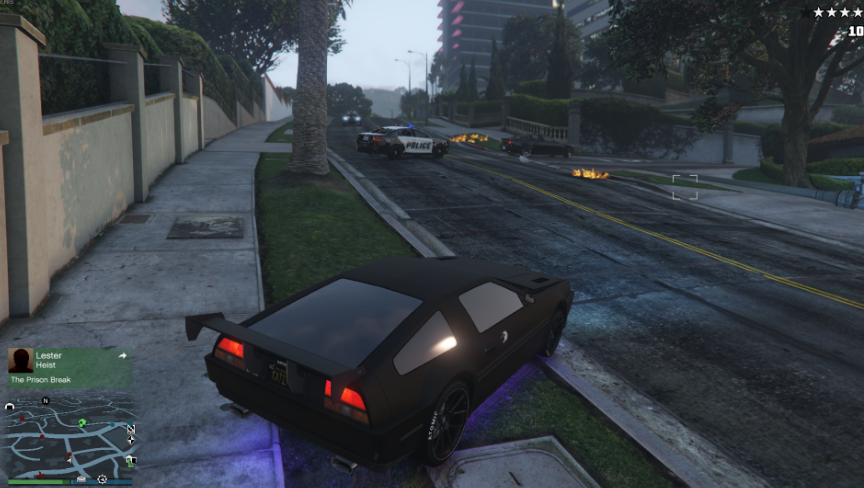
Task: Click Lester's contact portrait
Action: (20, 360)
